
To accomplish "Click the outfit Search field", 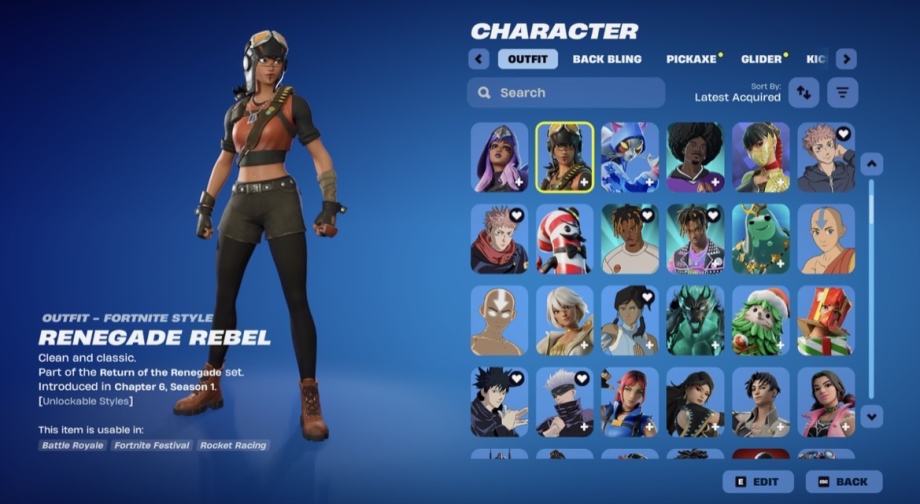I will pos(566,93).
